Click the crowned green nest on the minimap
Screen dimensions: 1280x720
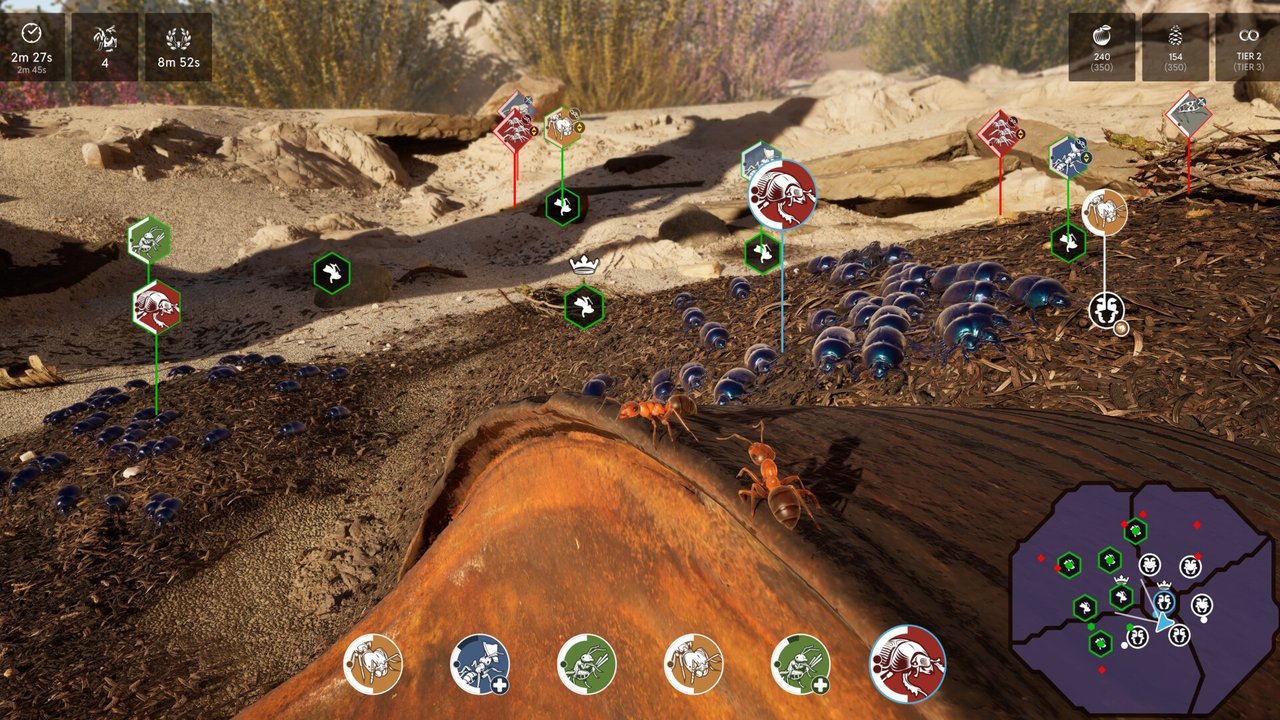click(x=1122, y=597)
